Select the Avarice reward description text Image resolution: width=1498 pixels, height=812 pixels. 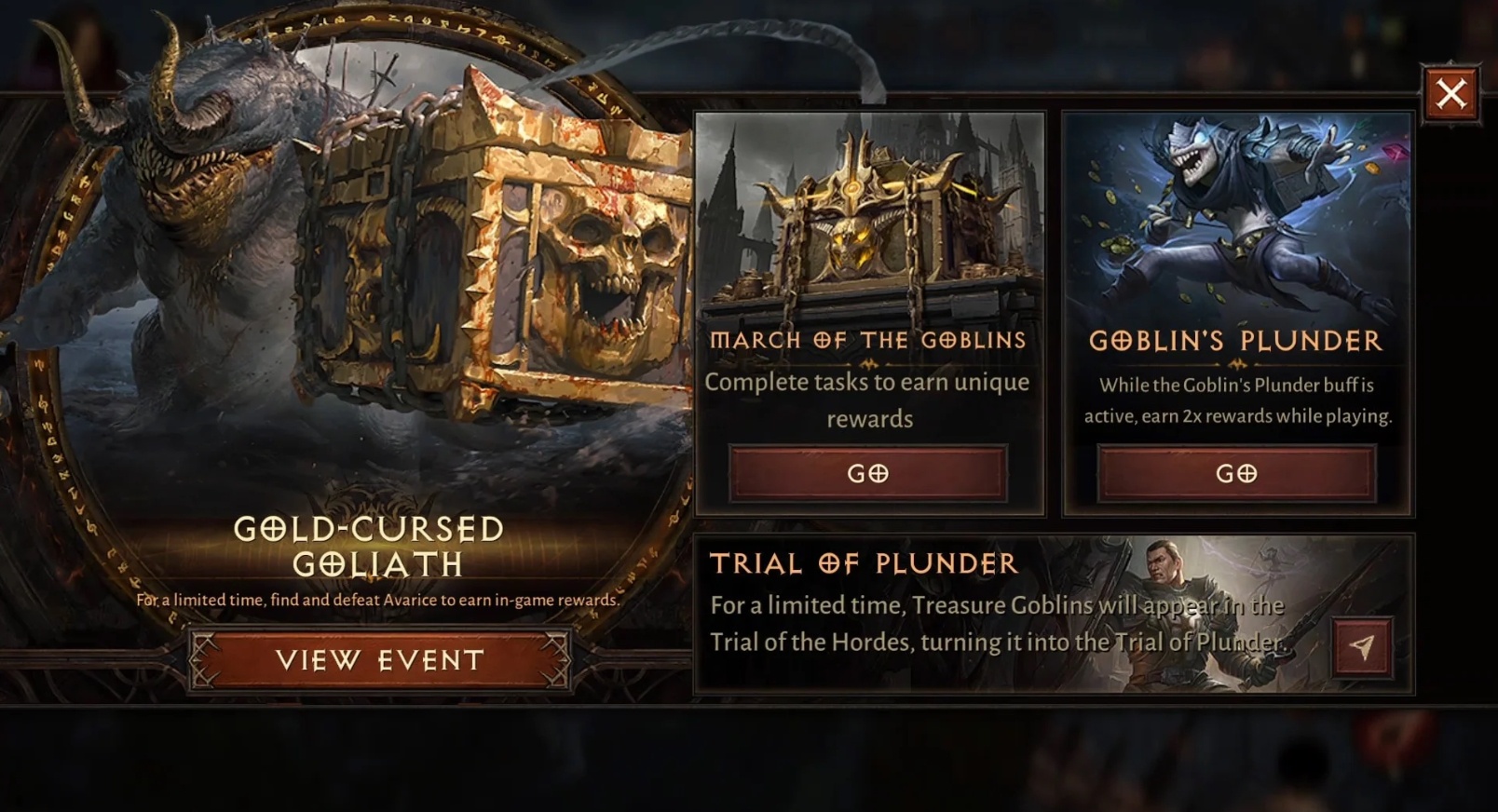376,600
